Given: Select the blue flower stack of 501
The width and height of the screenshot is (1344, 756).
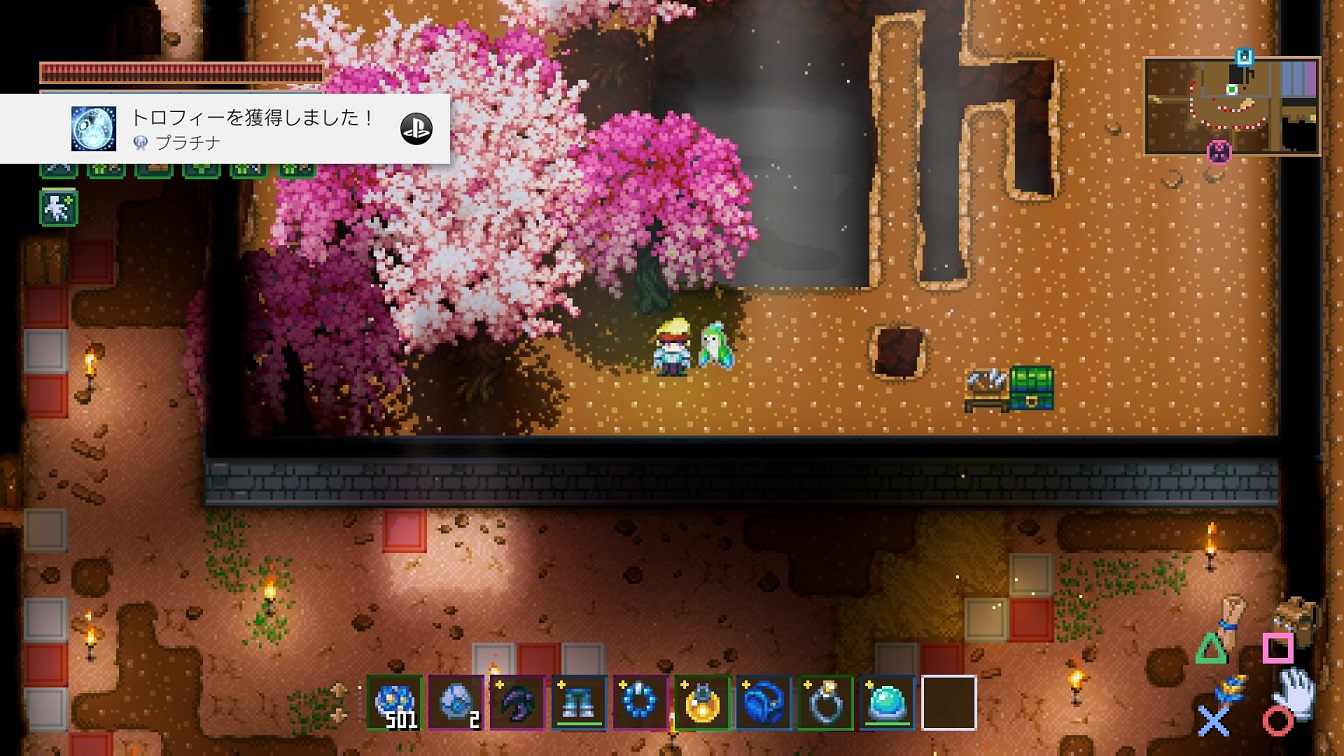Looking at the screenshot, I should click(394, 703).
